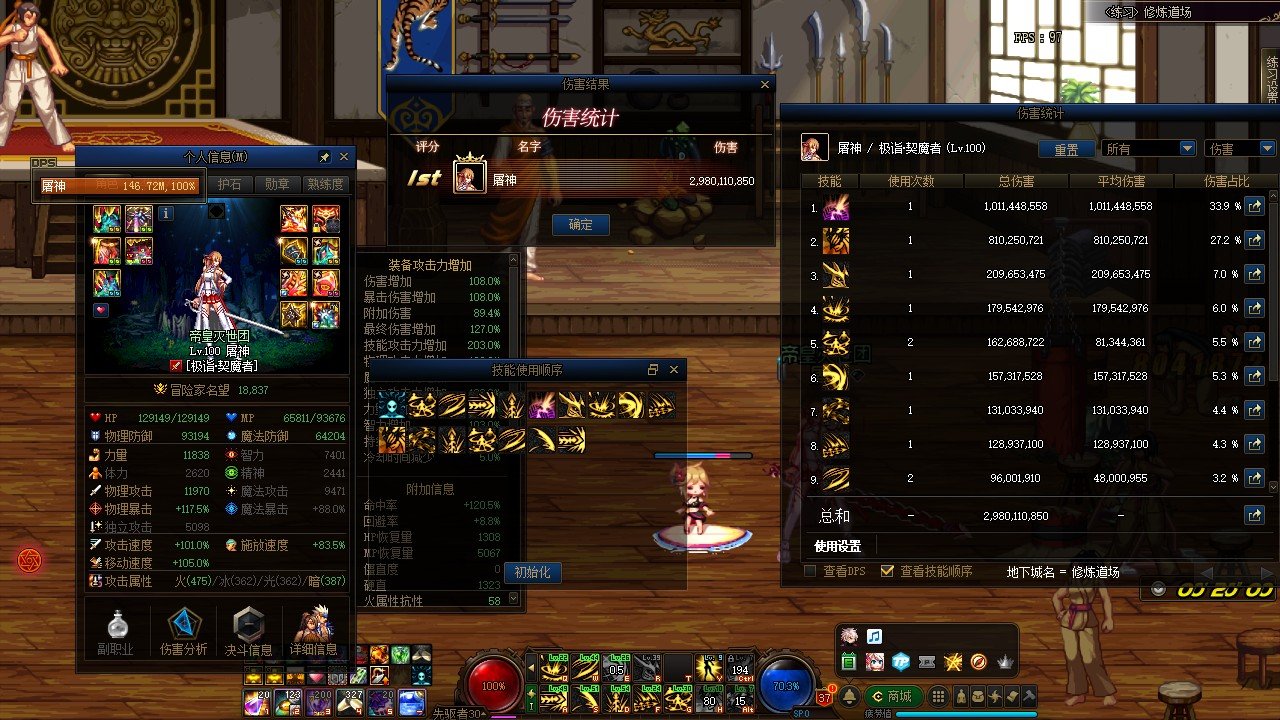Close the 技能使用顺序 skill order window
Screen dimensions: 1280x720
(674, 370)
